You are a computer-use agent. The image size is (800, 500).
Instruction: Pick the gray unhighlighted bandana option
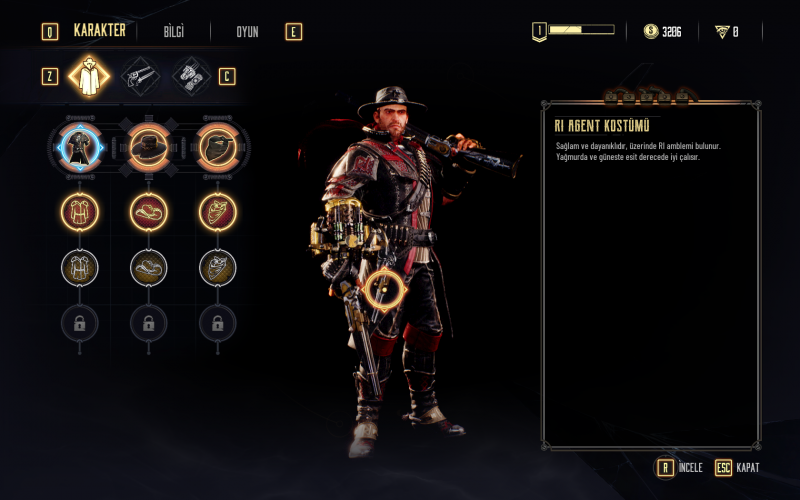coord(217,267)
